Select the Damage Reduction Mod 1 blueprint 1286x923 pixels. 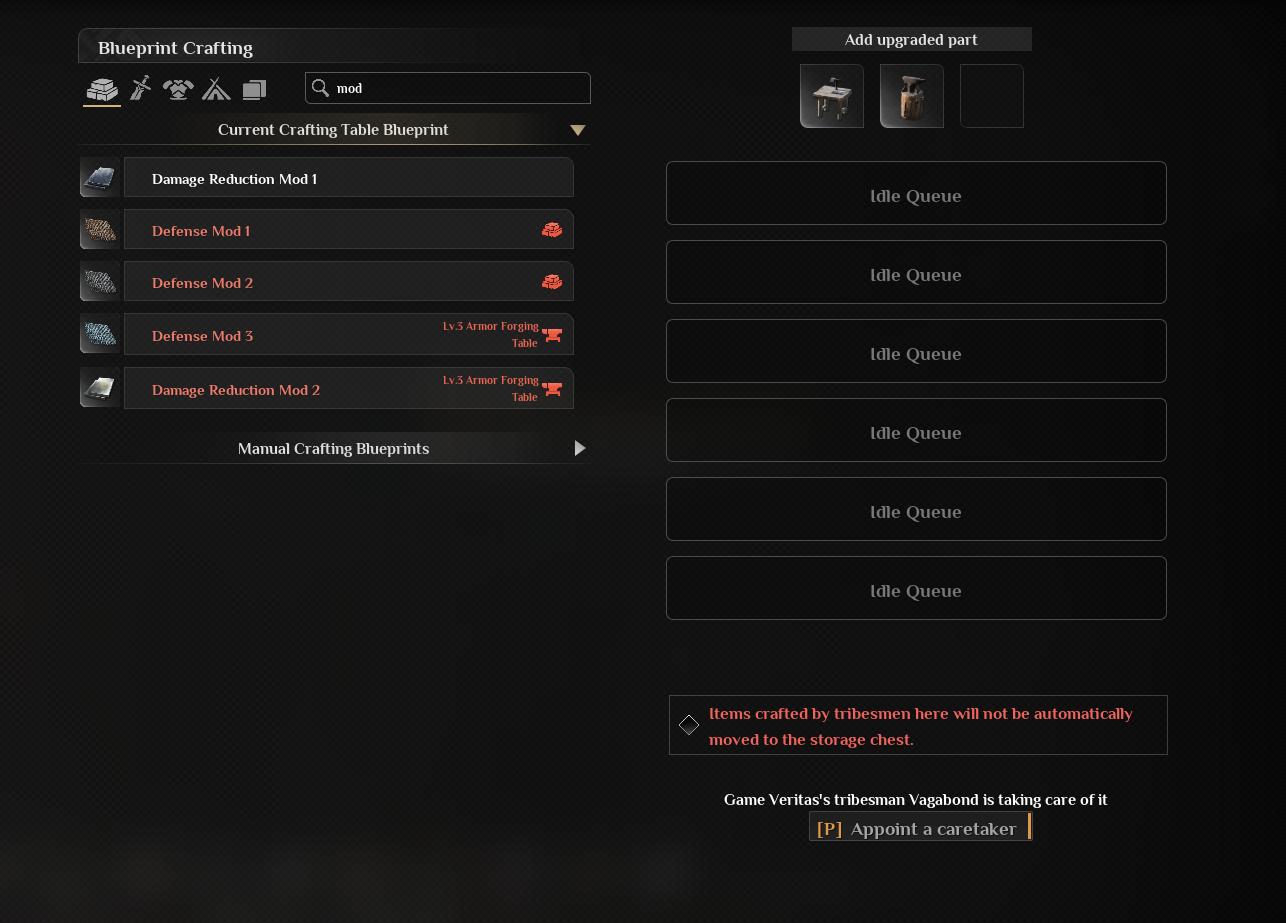click(x=348, y=179)
